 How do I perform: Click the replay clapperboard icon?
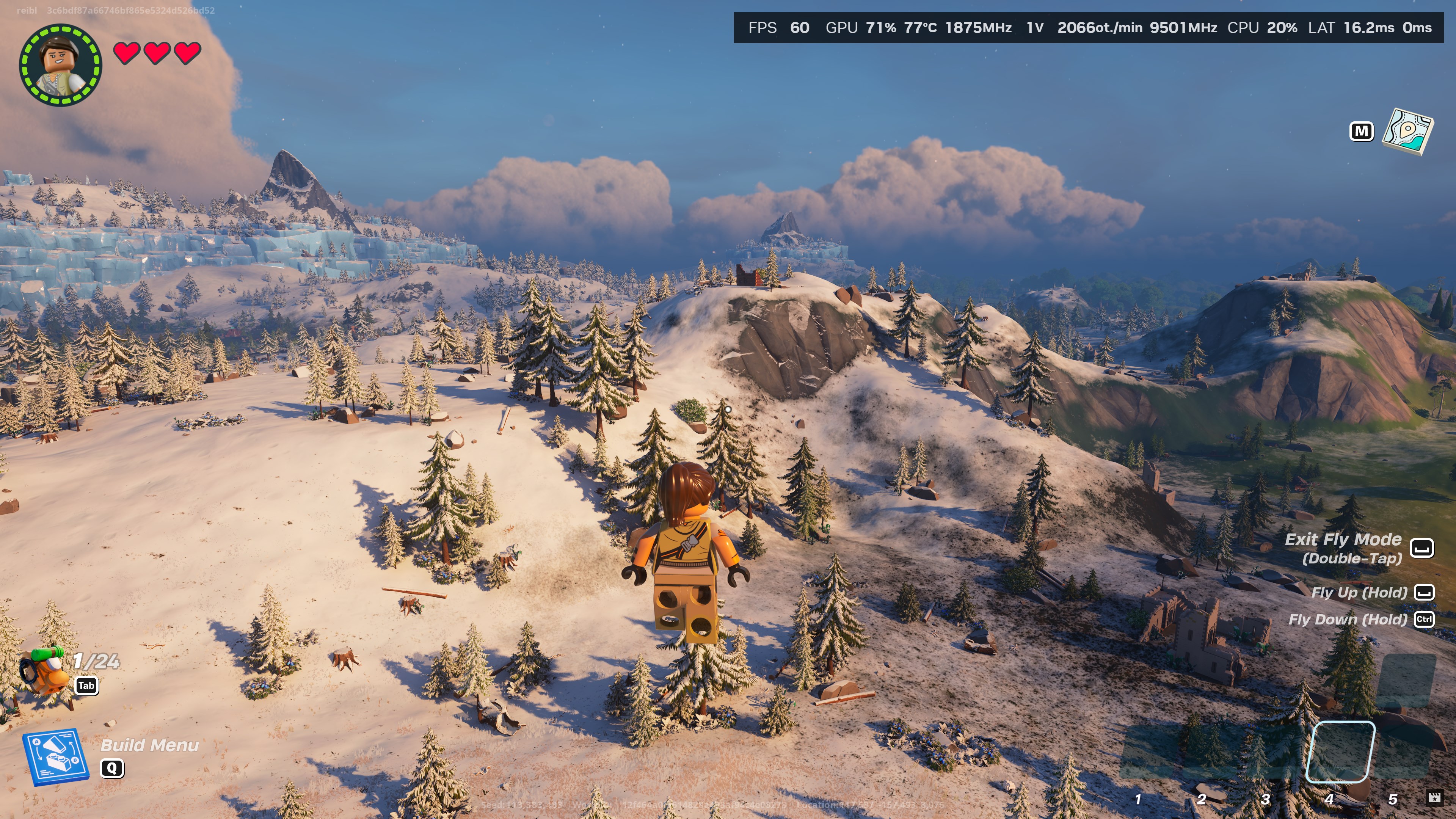coord(1434,797)
